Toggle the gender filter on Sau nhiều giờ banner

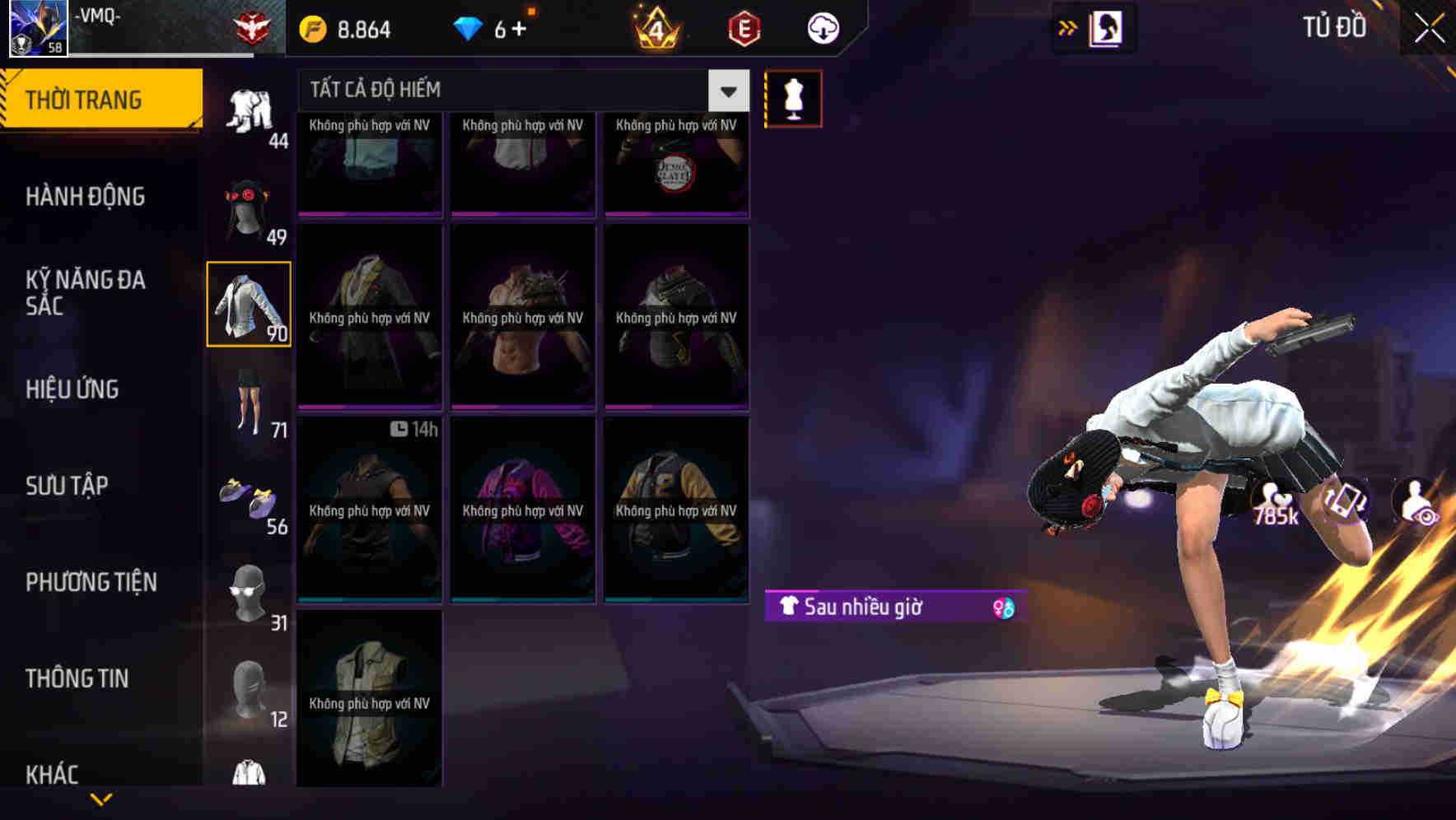tap(1007, 608)
